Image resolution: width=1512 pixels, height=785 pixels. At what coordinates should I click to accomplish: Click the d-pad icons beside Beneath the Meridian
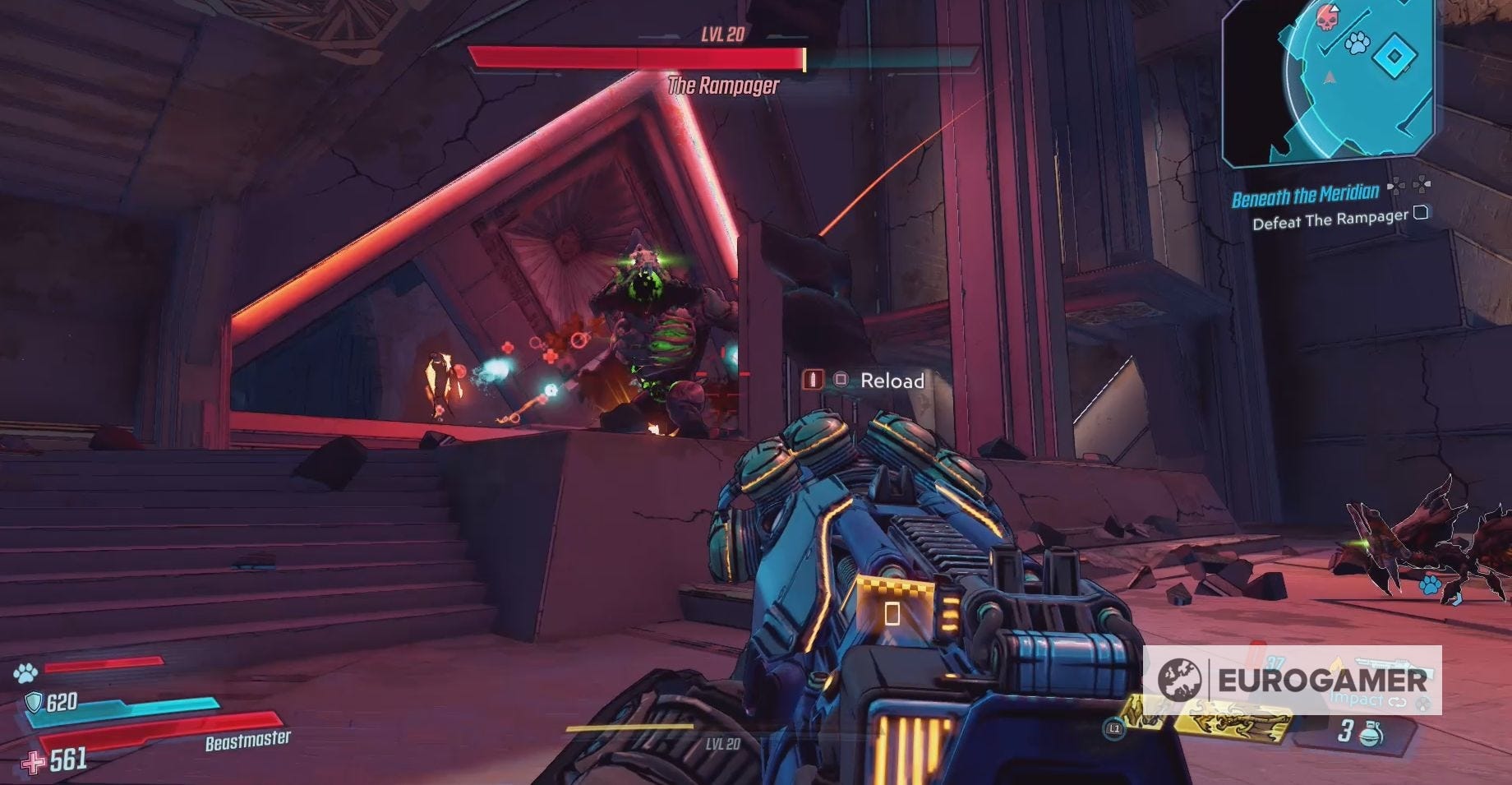point(1409,186)
